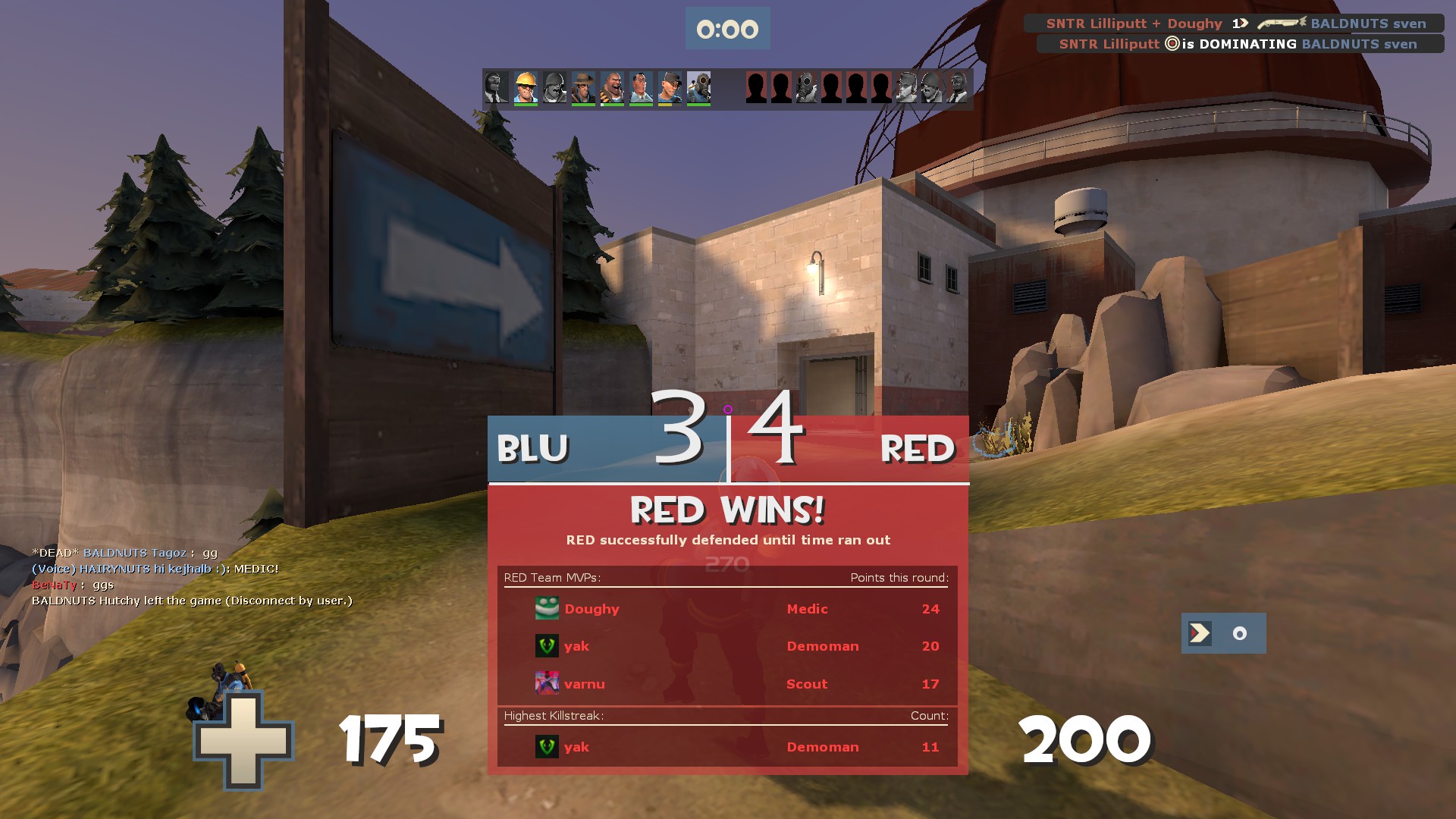Click BeNaTy's 'ggs' chat message

coord(73,585)
